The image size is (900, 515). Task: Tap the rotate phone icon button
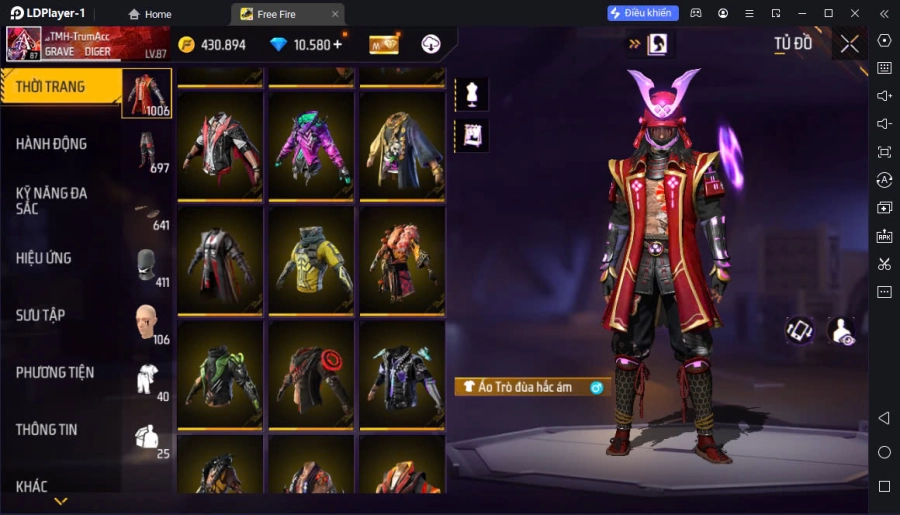coord(799,331)
